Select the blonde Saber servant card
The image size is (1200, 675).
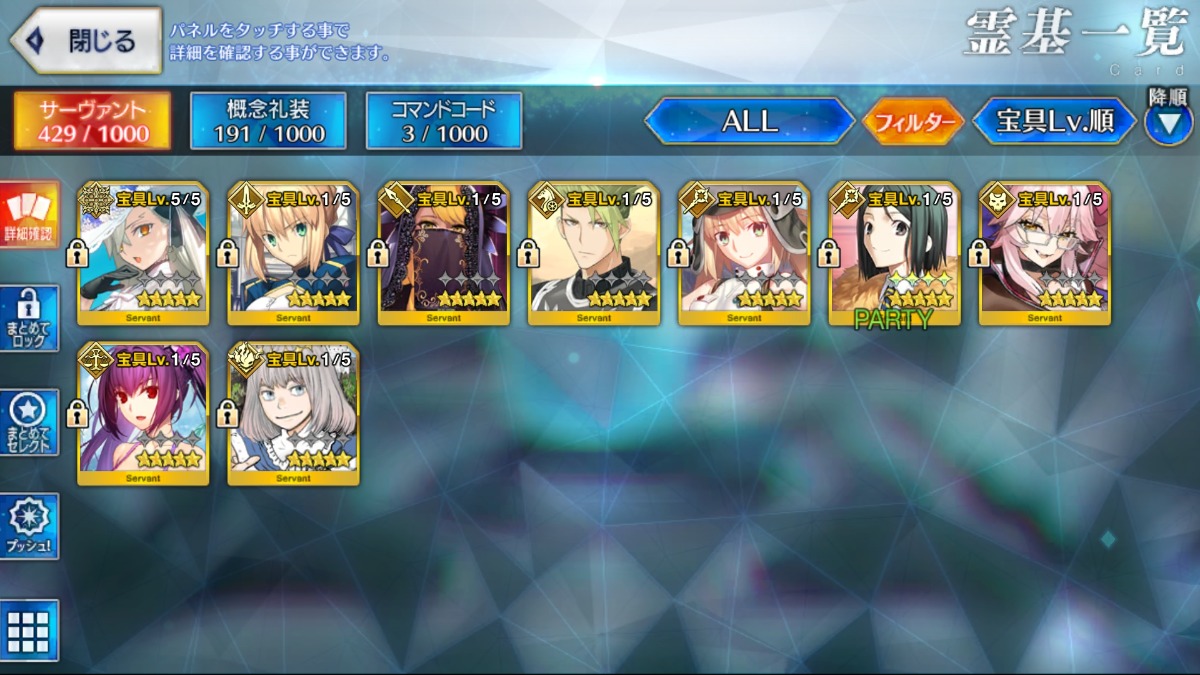(x=293, y=253)
